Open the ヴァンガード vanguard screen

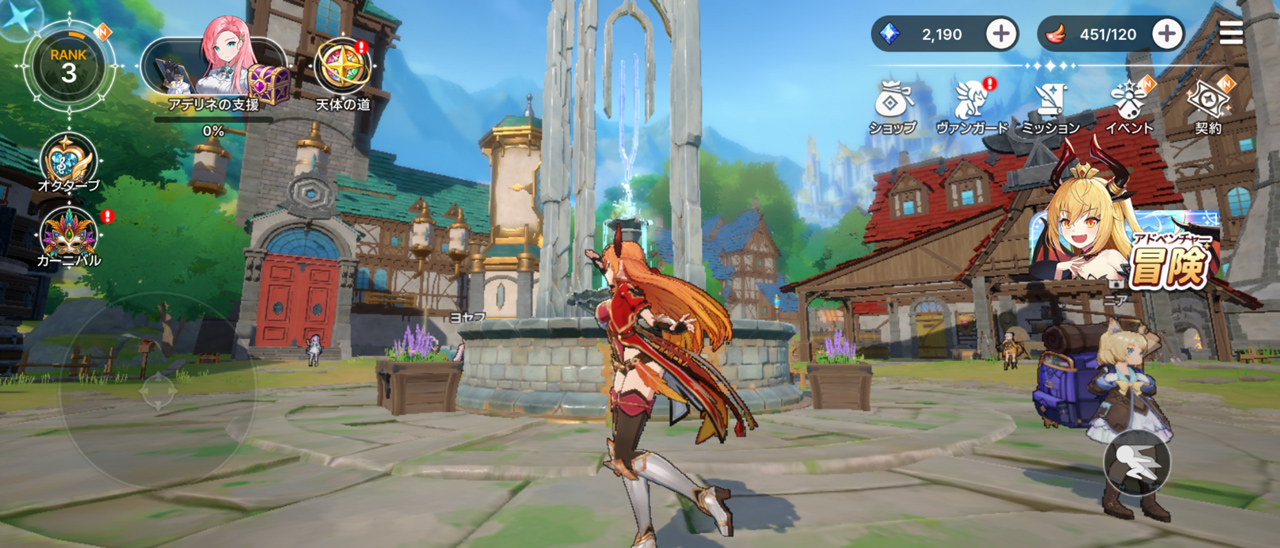point(971,104)
